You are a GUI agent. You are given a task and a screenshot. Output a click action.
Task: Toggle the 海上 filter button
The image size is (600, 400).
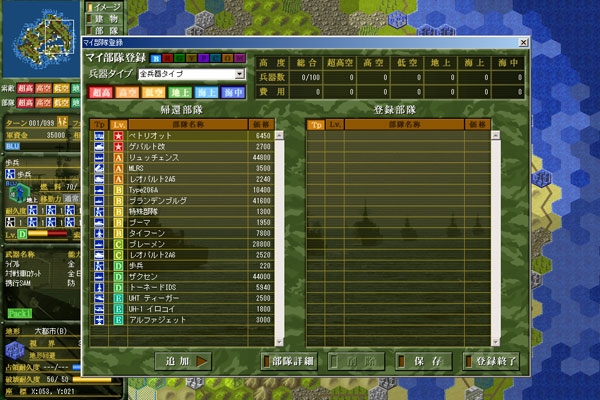click(213, 92)
